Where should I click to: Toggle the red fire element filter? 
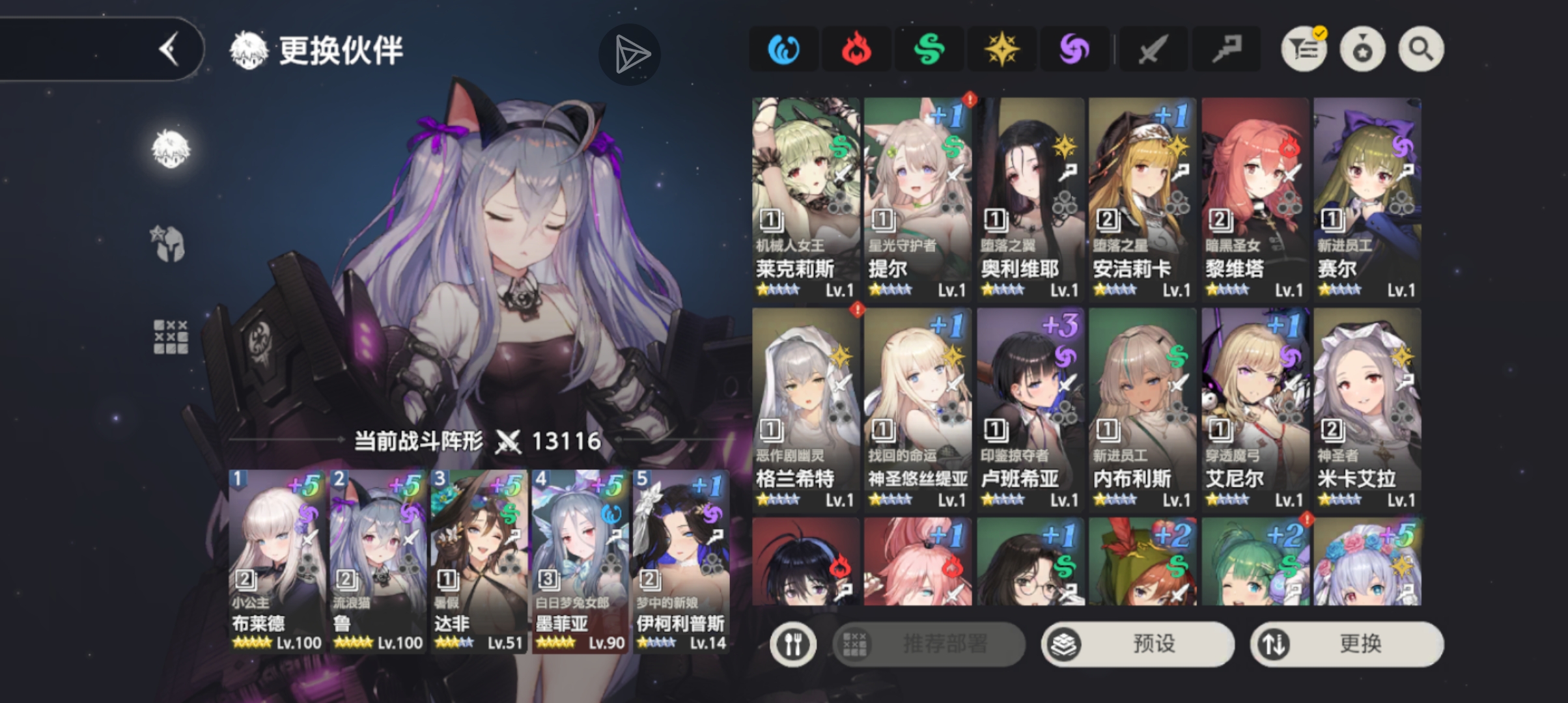point(856,48)
